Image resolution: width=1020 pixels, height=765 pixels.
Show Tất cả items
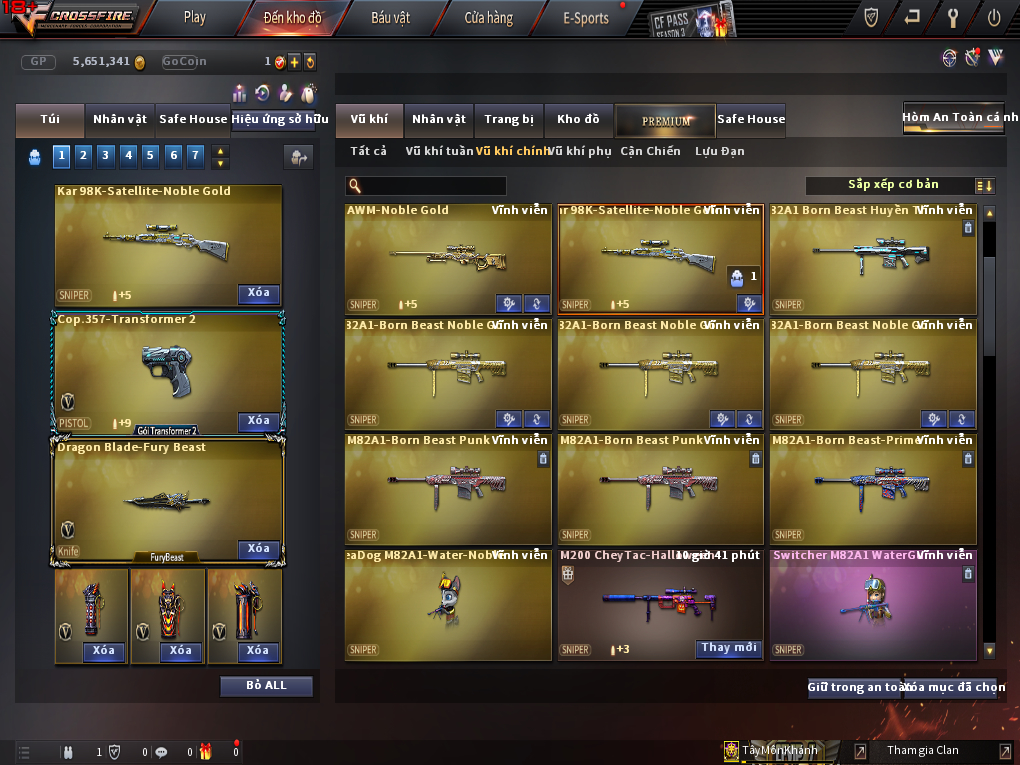(368, 151)
